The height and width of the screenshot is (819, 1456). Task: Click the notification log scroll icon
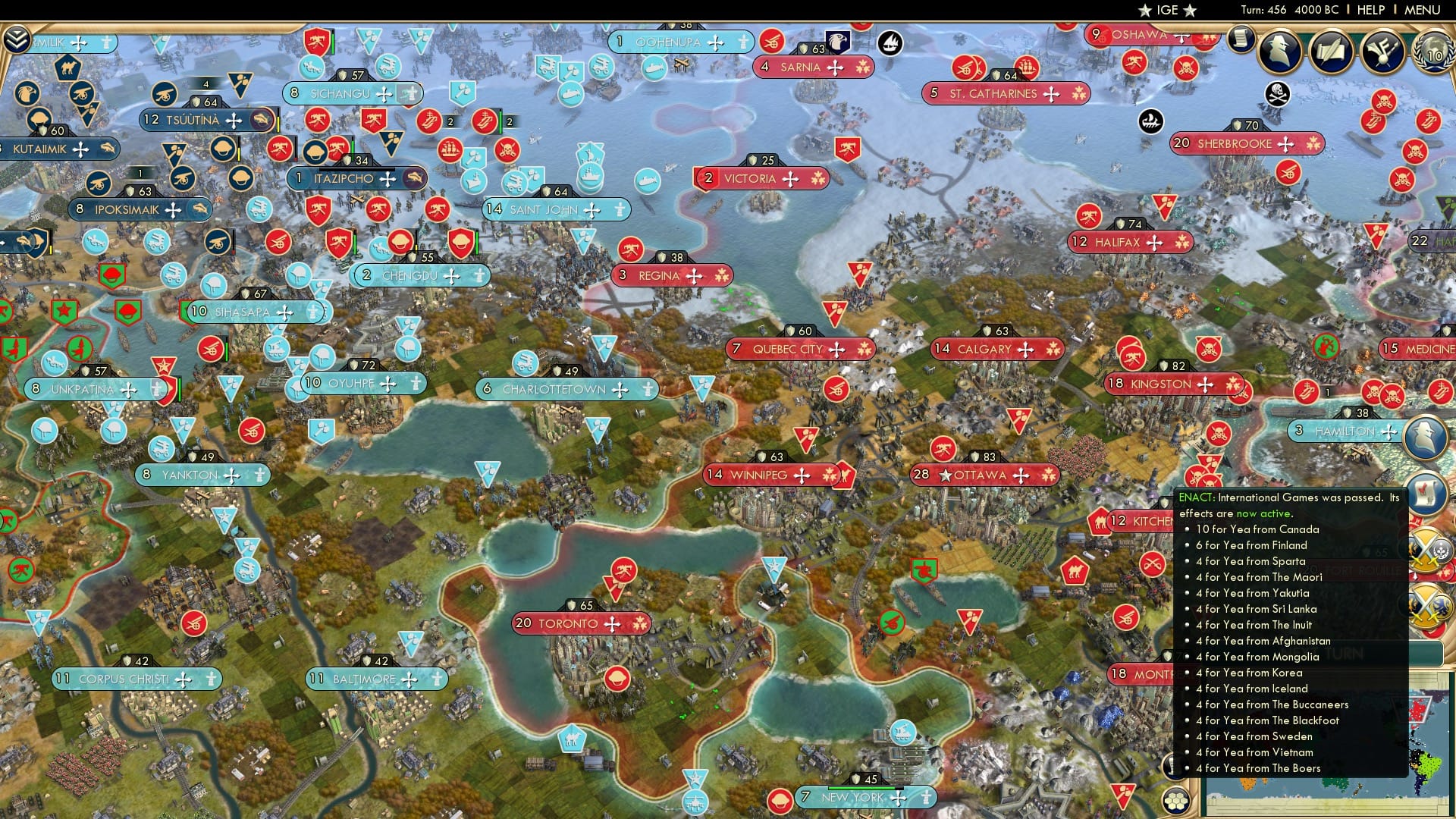[x=1242, y=39]
